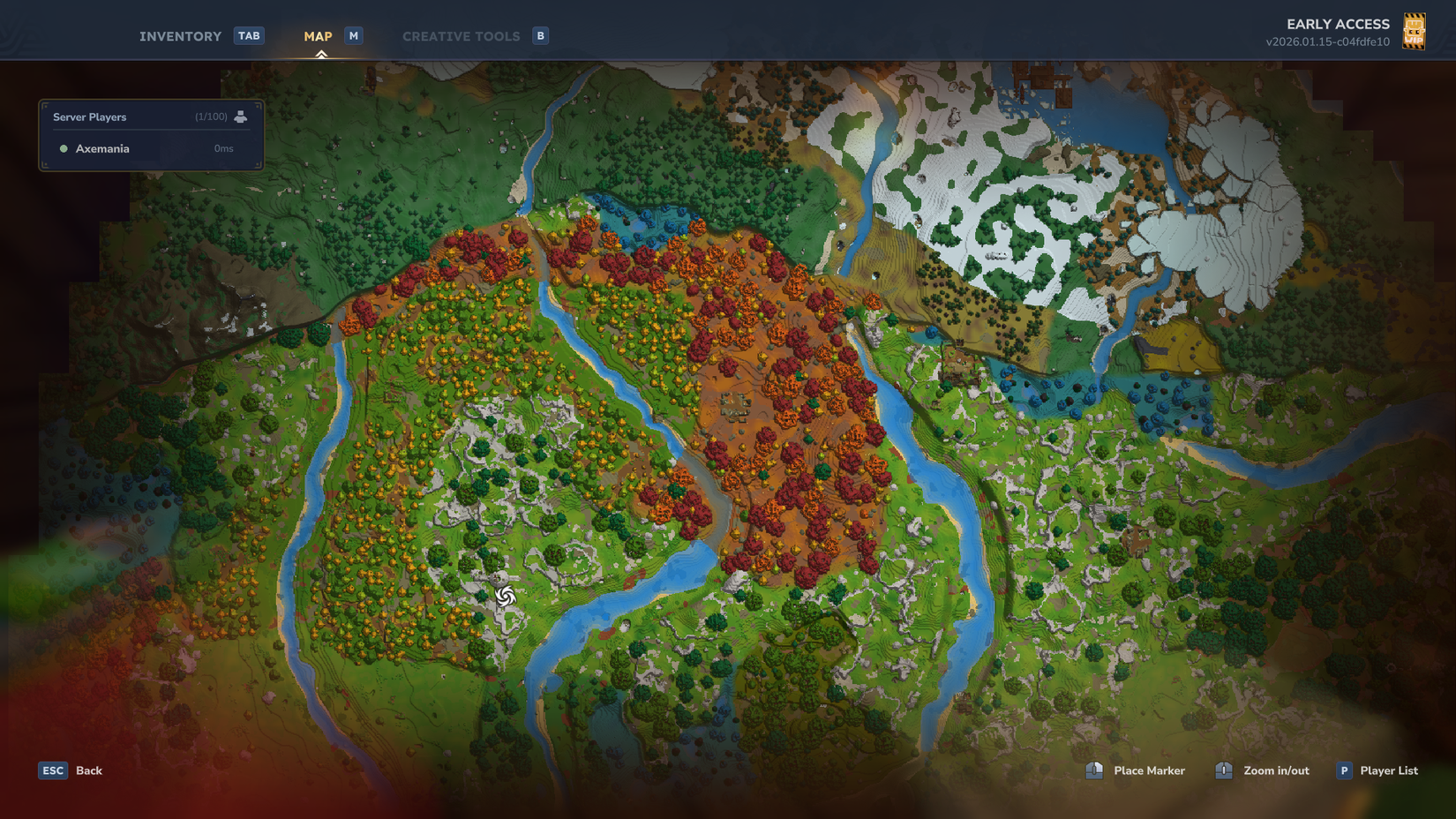Click the TAB key badge beside Inventory

point(249,35)
